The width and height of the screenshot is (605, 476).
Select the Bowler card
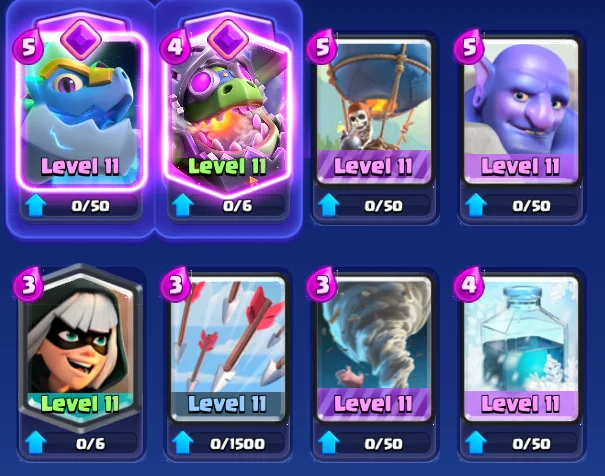(518, 110)
